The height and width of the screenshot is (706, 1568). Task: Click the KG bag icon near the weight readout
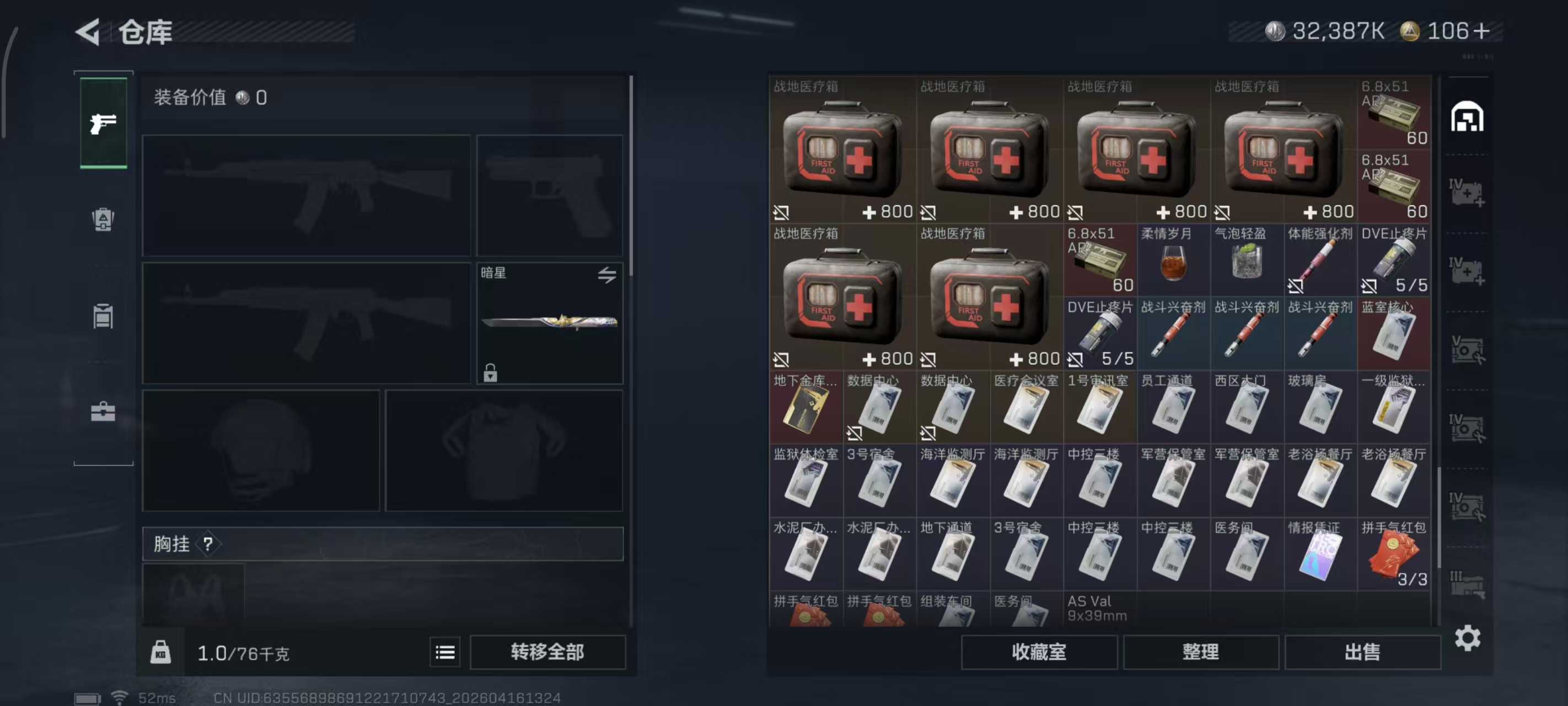160,652
